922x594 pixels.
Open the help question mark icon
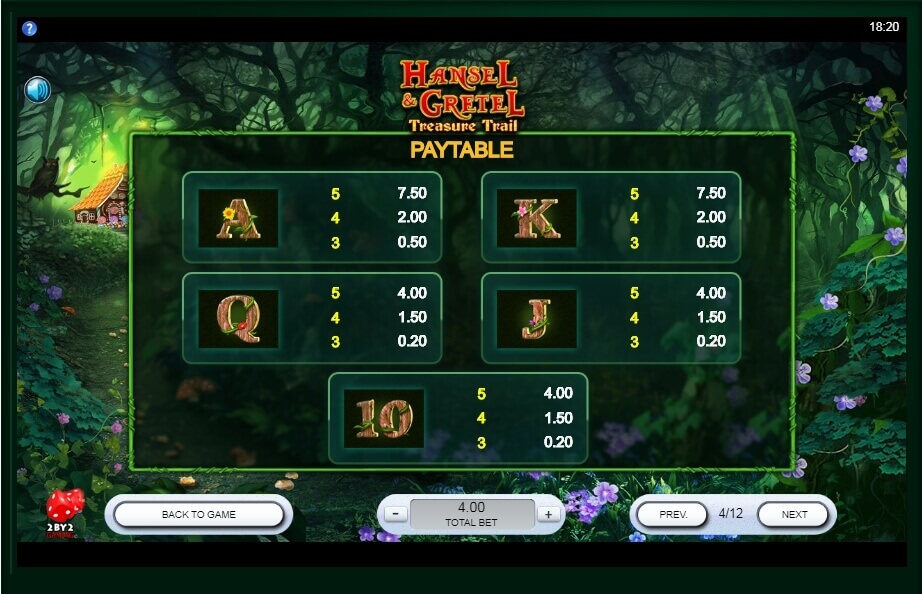29,28
